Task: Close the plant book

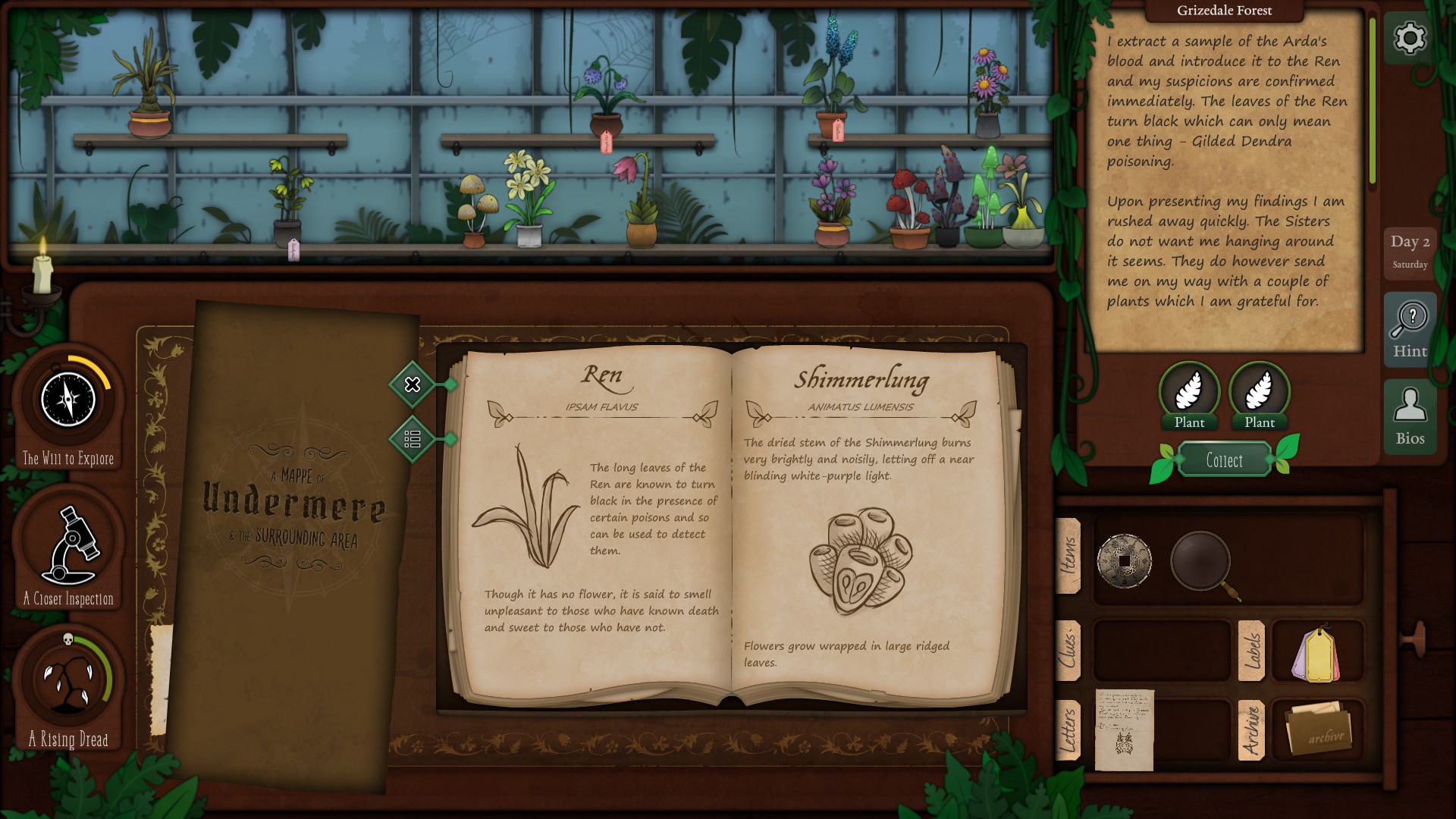Action: click(413, 384)
